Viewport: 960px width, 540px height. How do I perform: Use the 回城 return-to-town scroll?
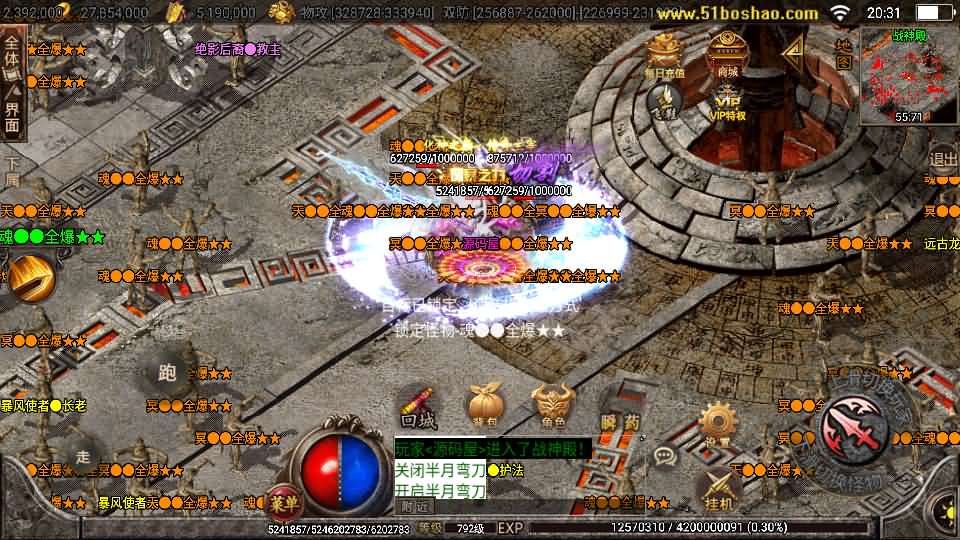(418, 409)
